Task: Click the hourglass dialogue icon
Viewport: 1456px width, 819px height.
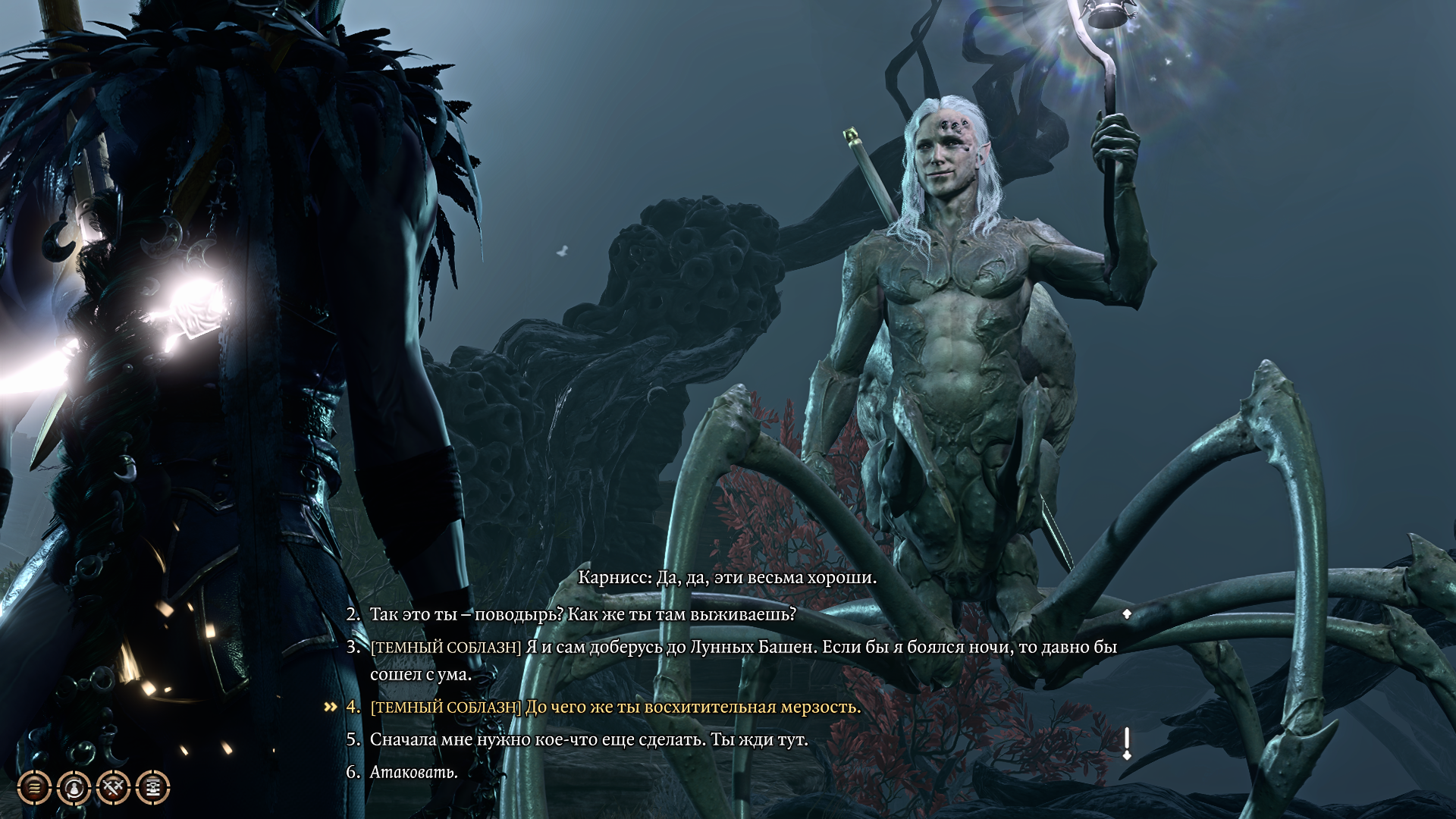Action: [x=152, y=789]
